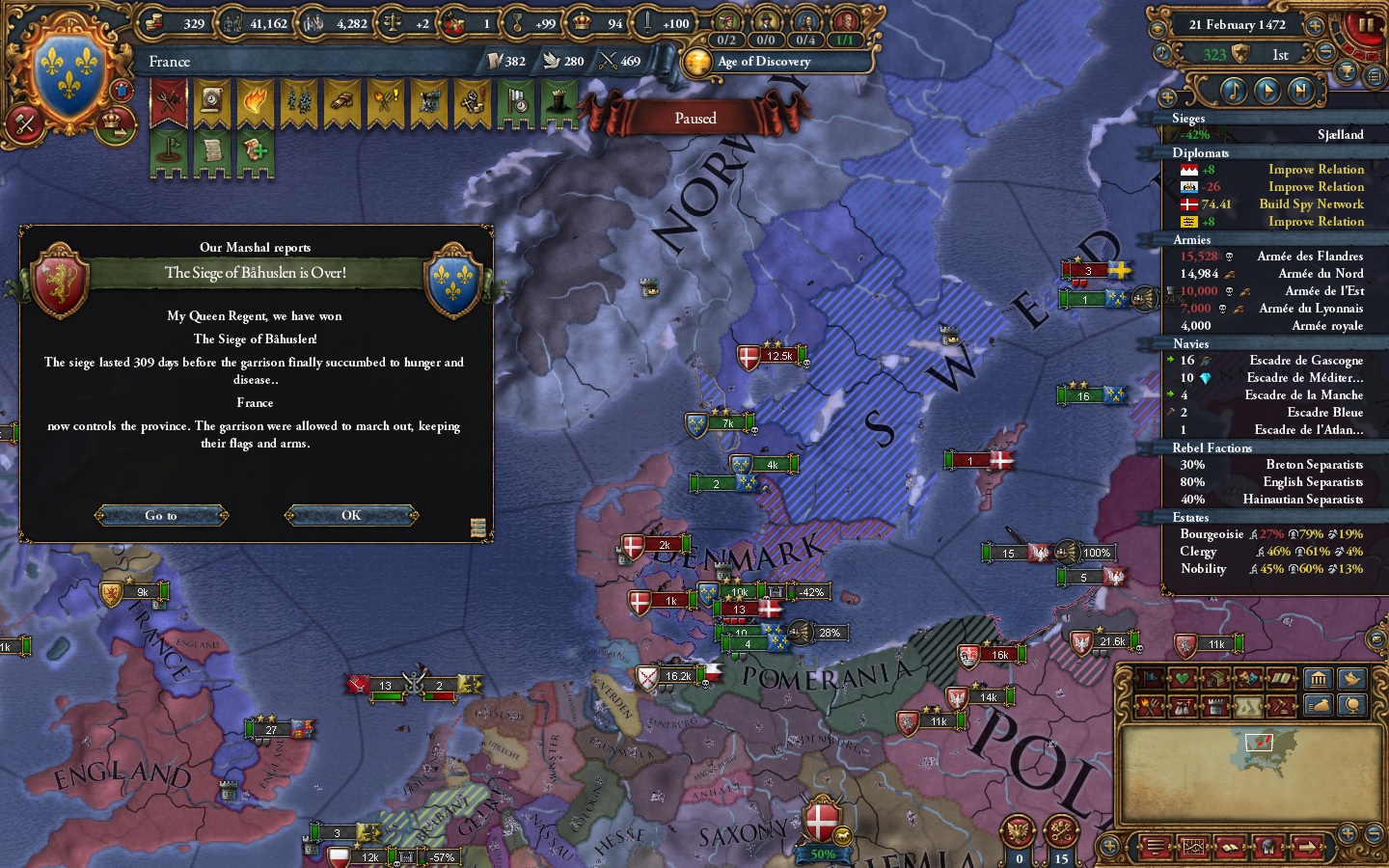Toggle the music player note icon
The width and height of the screenshot is (1389, 868).
tap(1233, 92)
